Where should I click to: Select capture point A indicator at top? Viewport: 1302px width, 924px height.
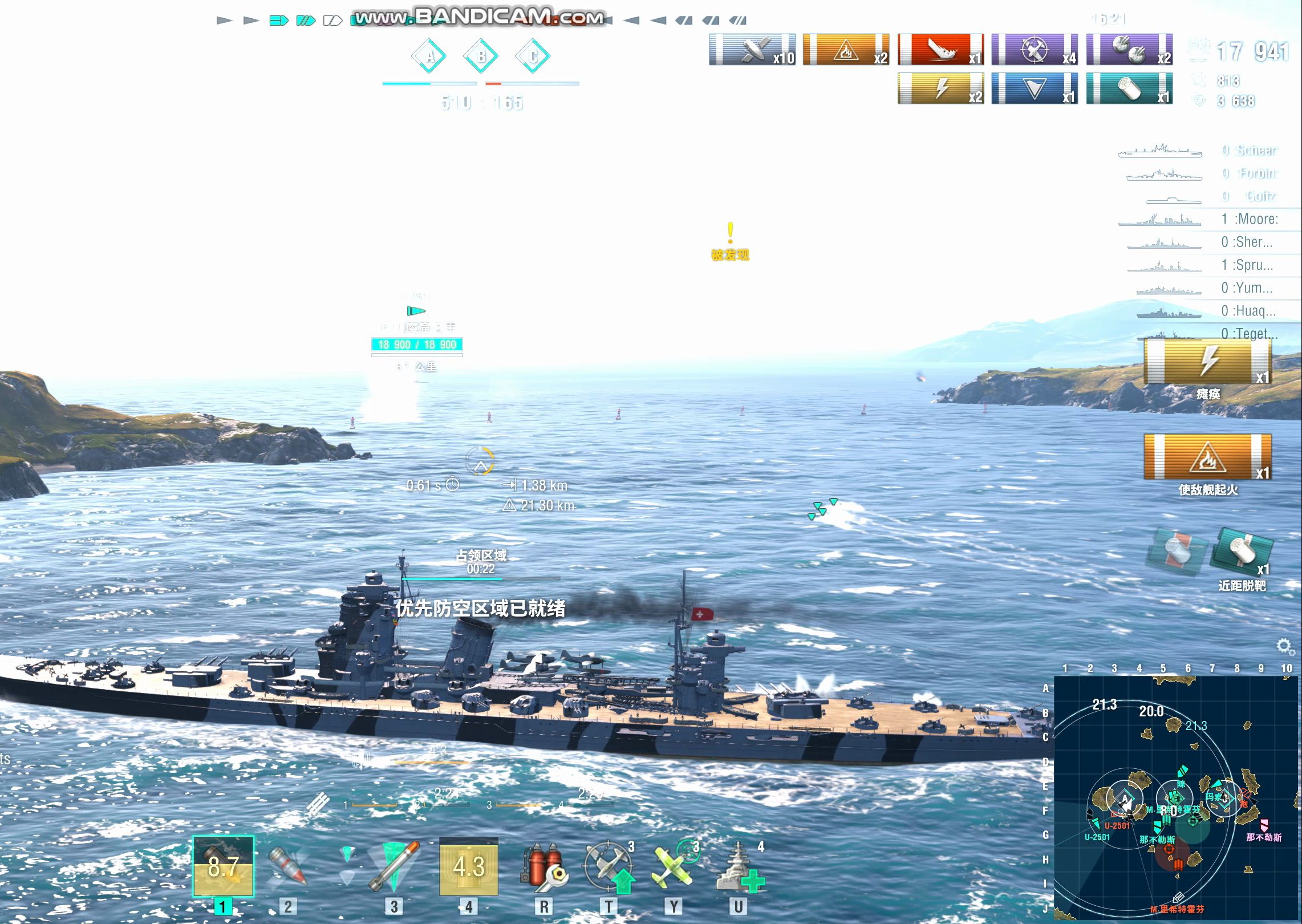(429, 56)
